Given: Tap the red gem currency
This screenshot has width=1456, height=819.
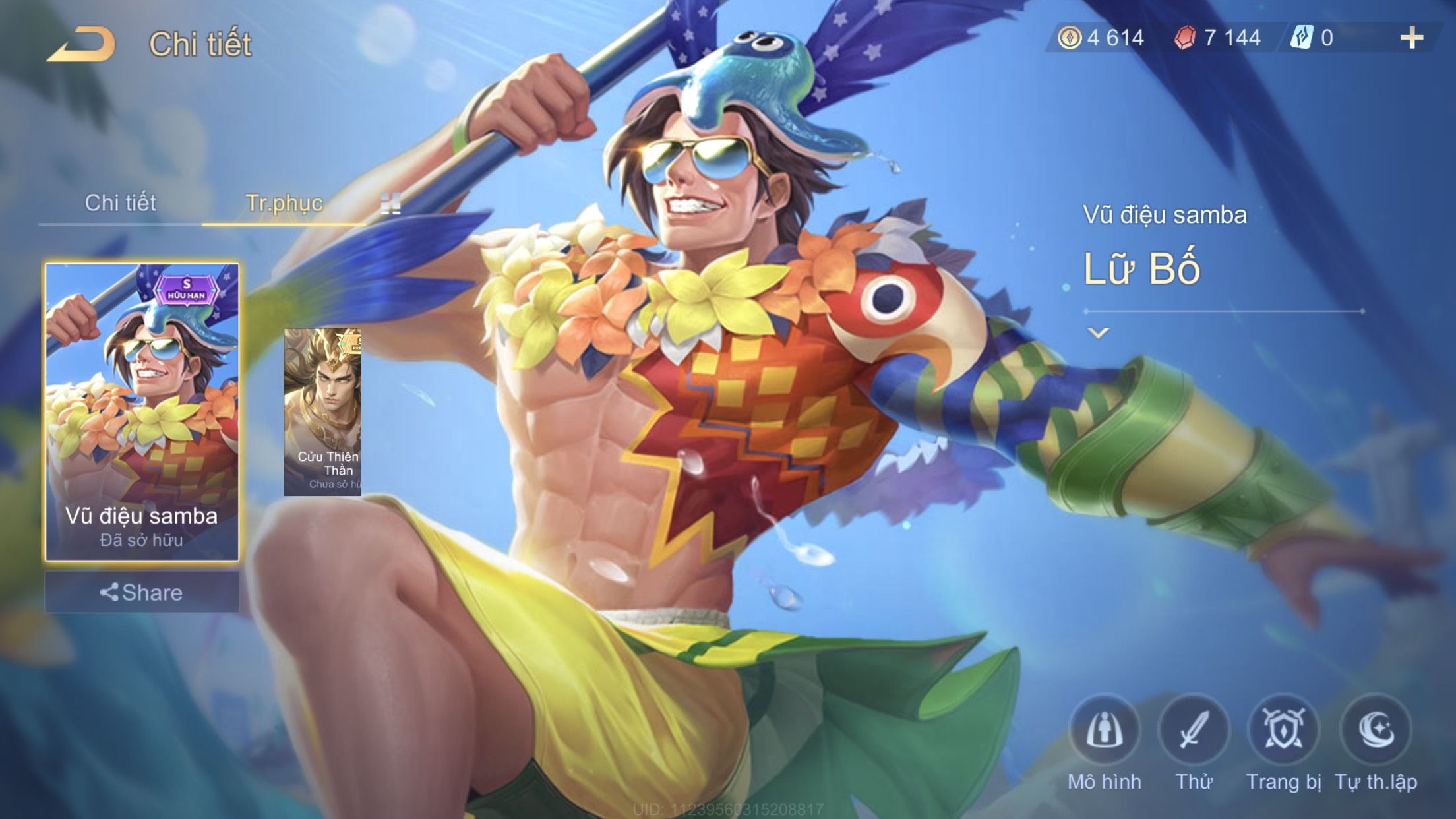Looking at the screenshot, I should 1219,38.
